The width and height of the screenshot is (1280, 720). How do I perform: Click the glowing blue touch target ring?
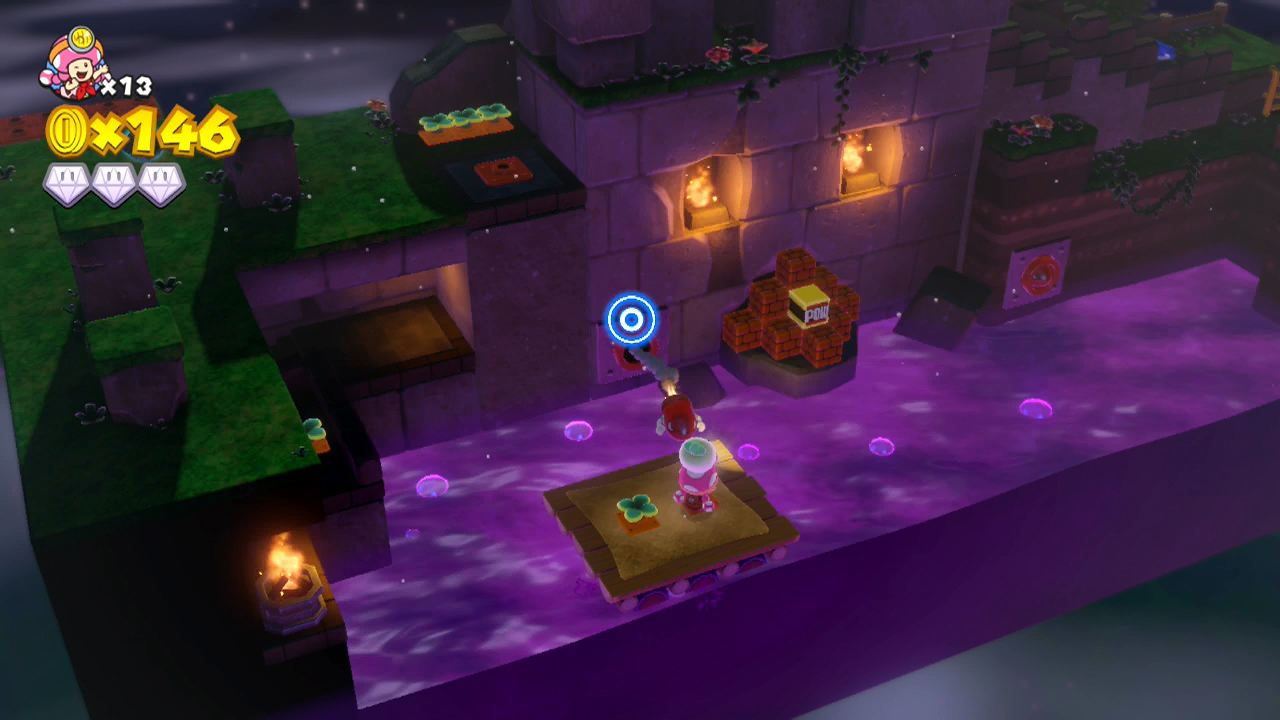click(x=630, y=318)
